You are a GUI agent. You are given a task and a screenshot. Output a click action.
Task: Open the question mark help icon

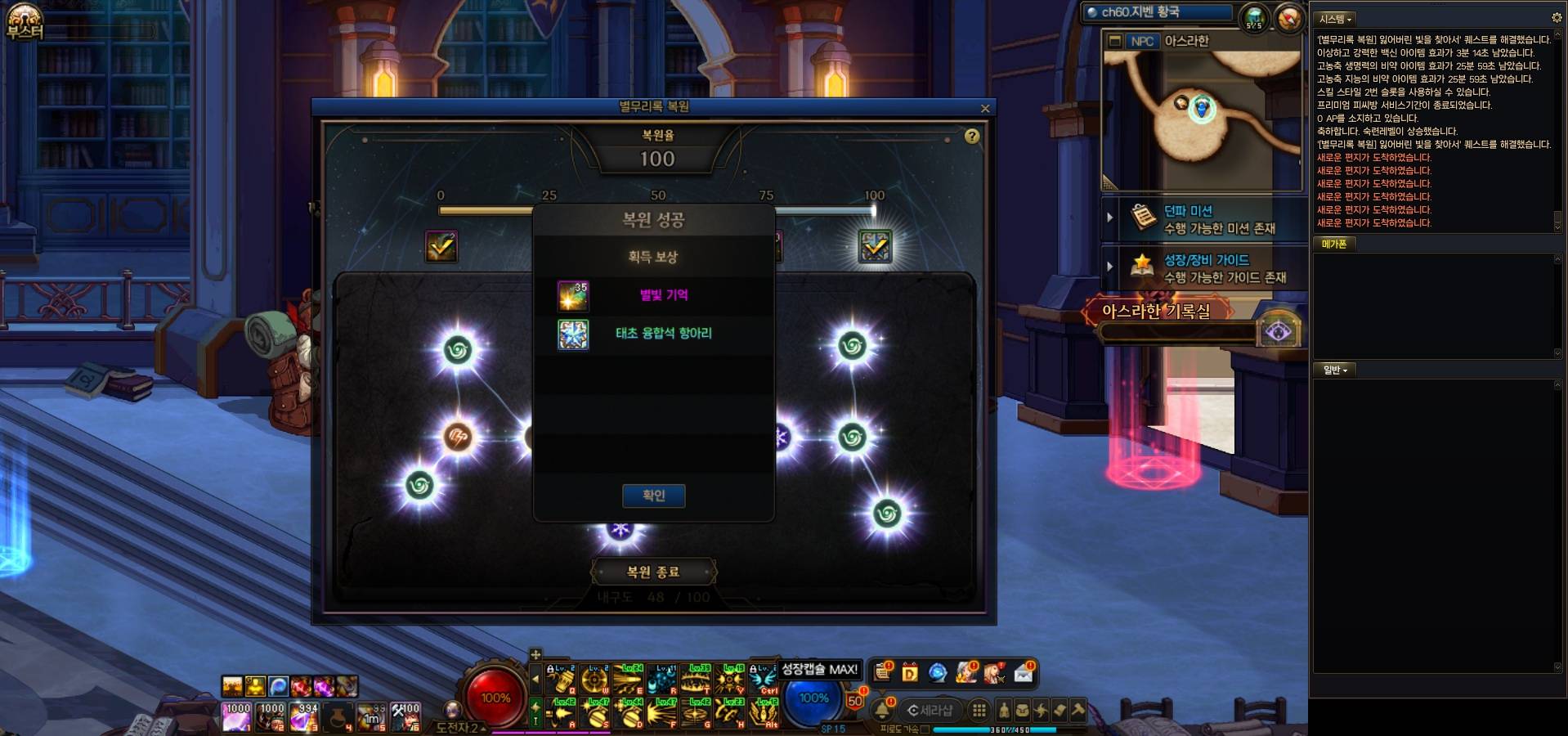971,137
